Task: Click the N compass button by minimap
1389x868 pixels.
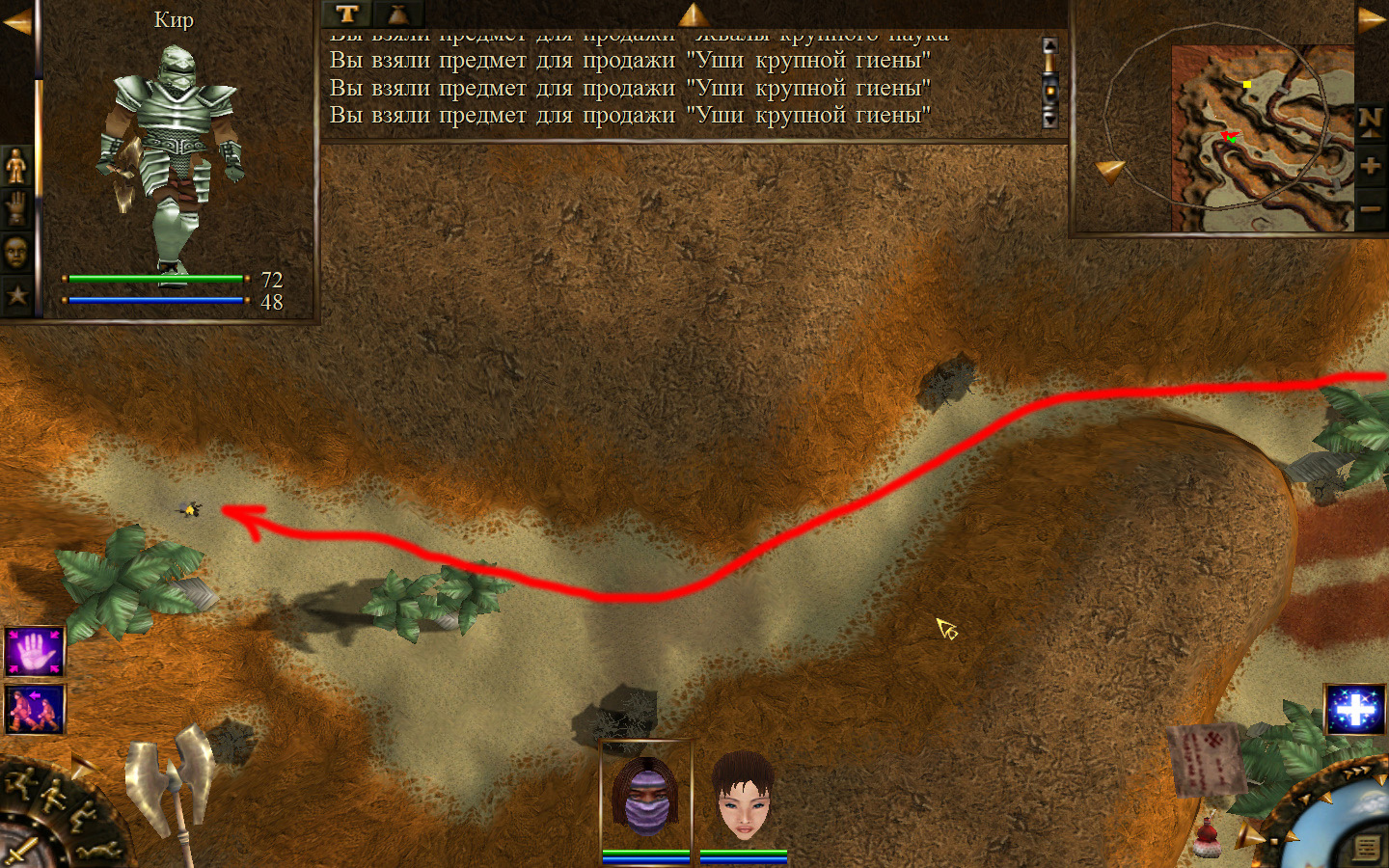Action: [x=1370, y=122]
